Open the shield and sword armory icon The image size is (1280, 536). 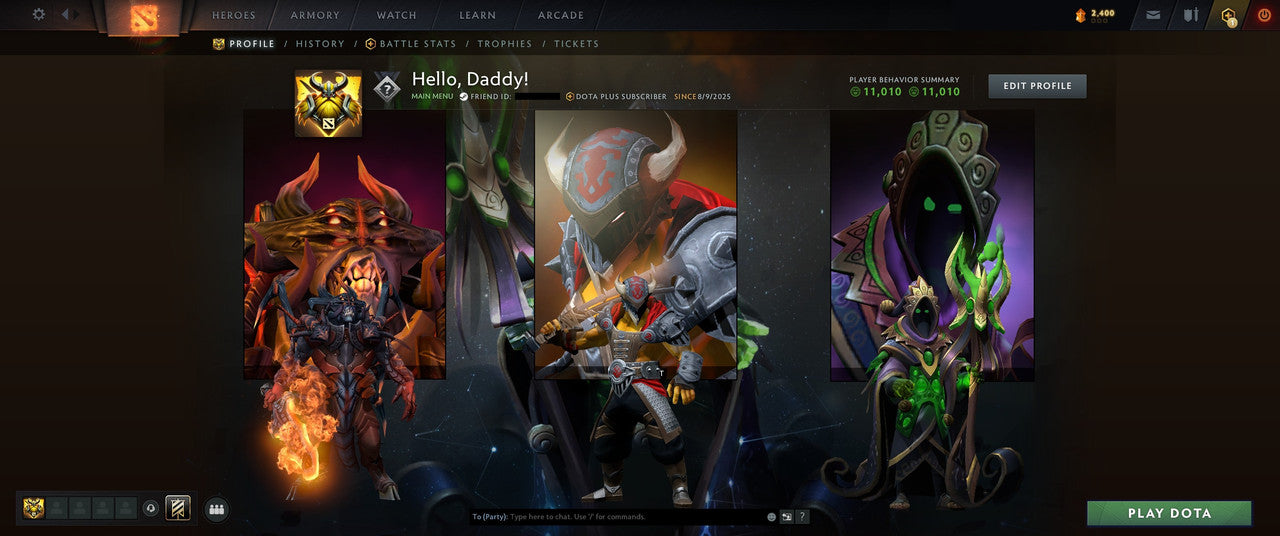[x=1191, y=15]
